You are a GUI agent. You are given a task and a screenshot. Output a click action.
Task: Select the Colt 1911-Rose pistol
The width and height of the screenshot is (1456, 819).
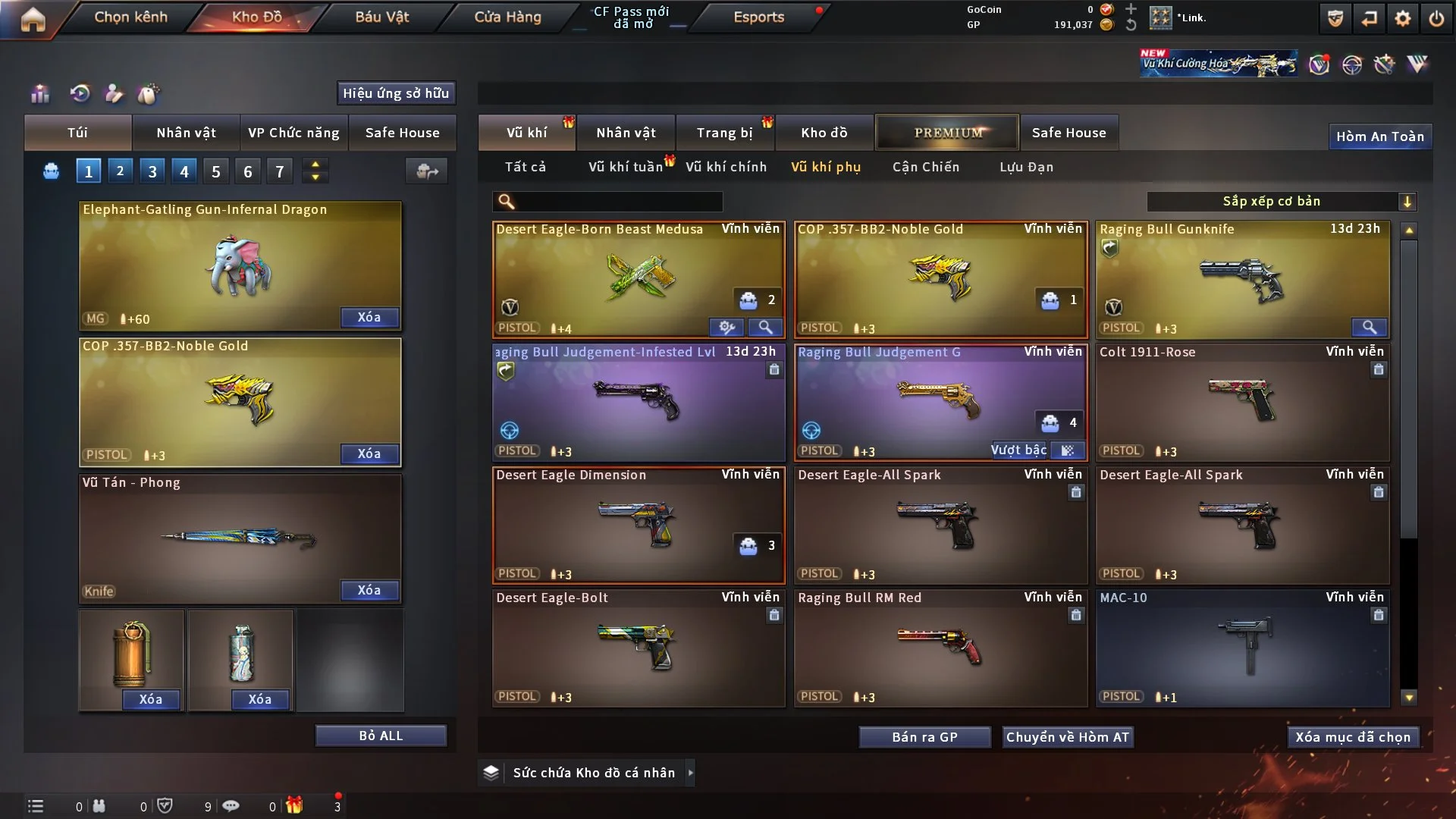(x=1242, y=402)
